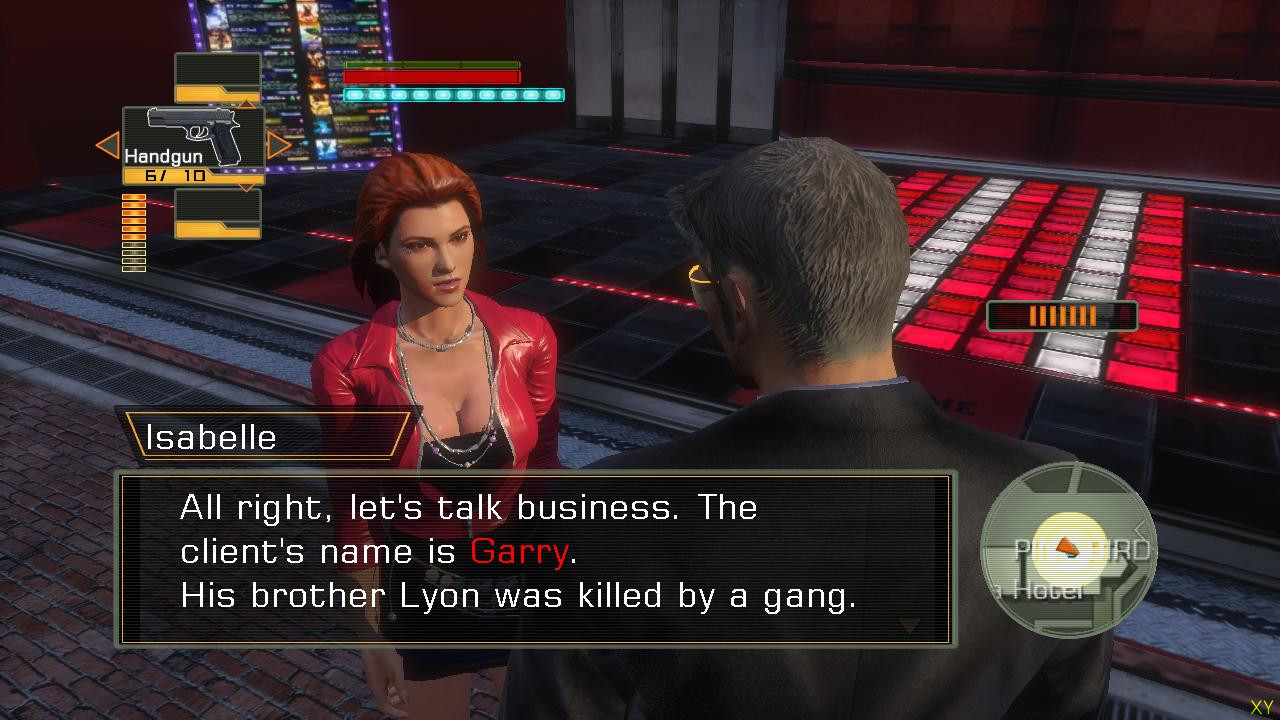
Task: Select the empty slot below the Handgun
Action: 218,213
